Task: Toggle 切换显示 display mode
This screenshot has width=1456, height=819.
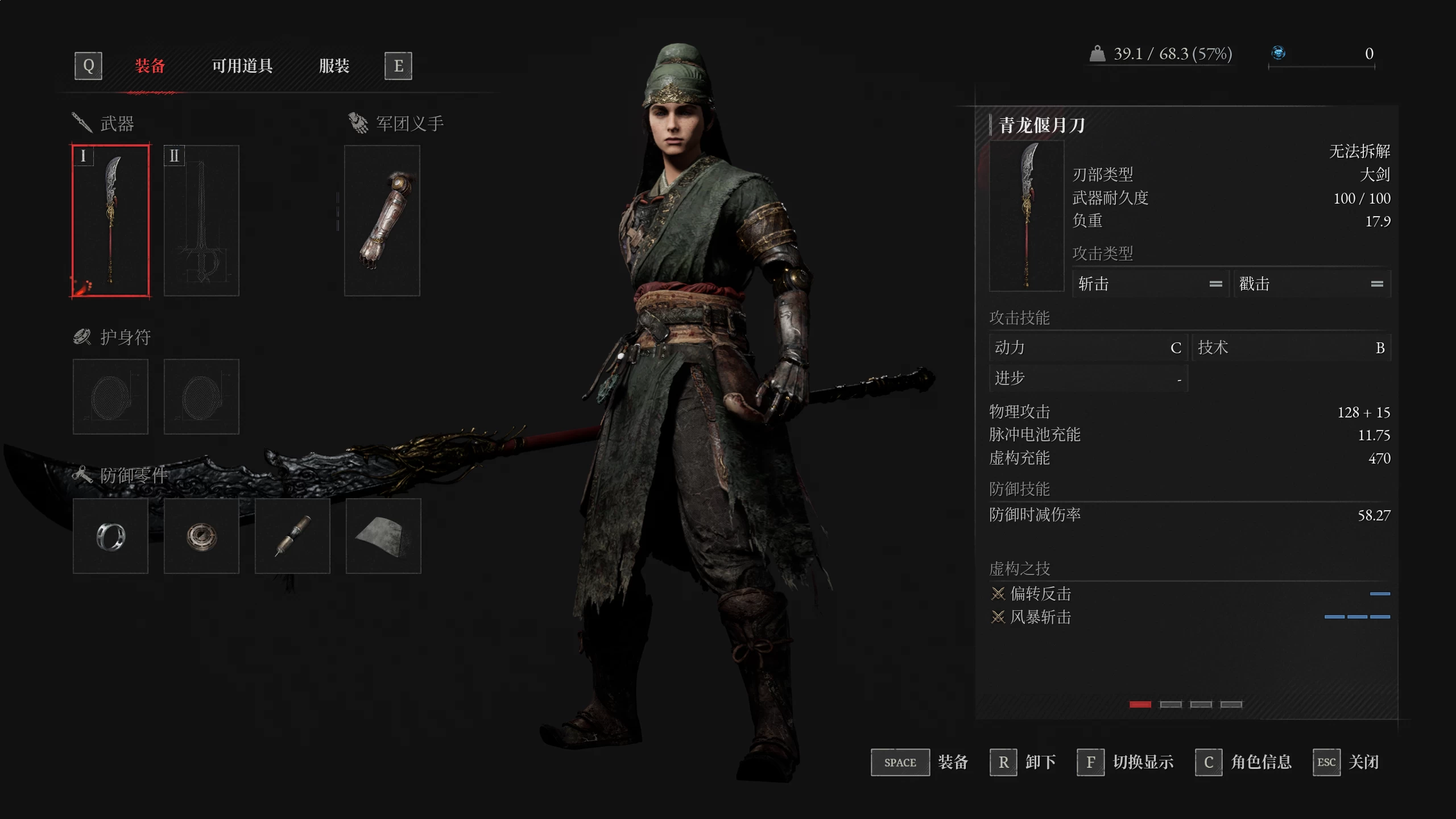Action: pos(1126,762)
